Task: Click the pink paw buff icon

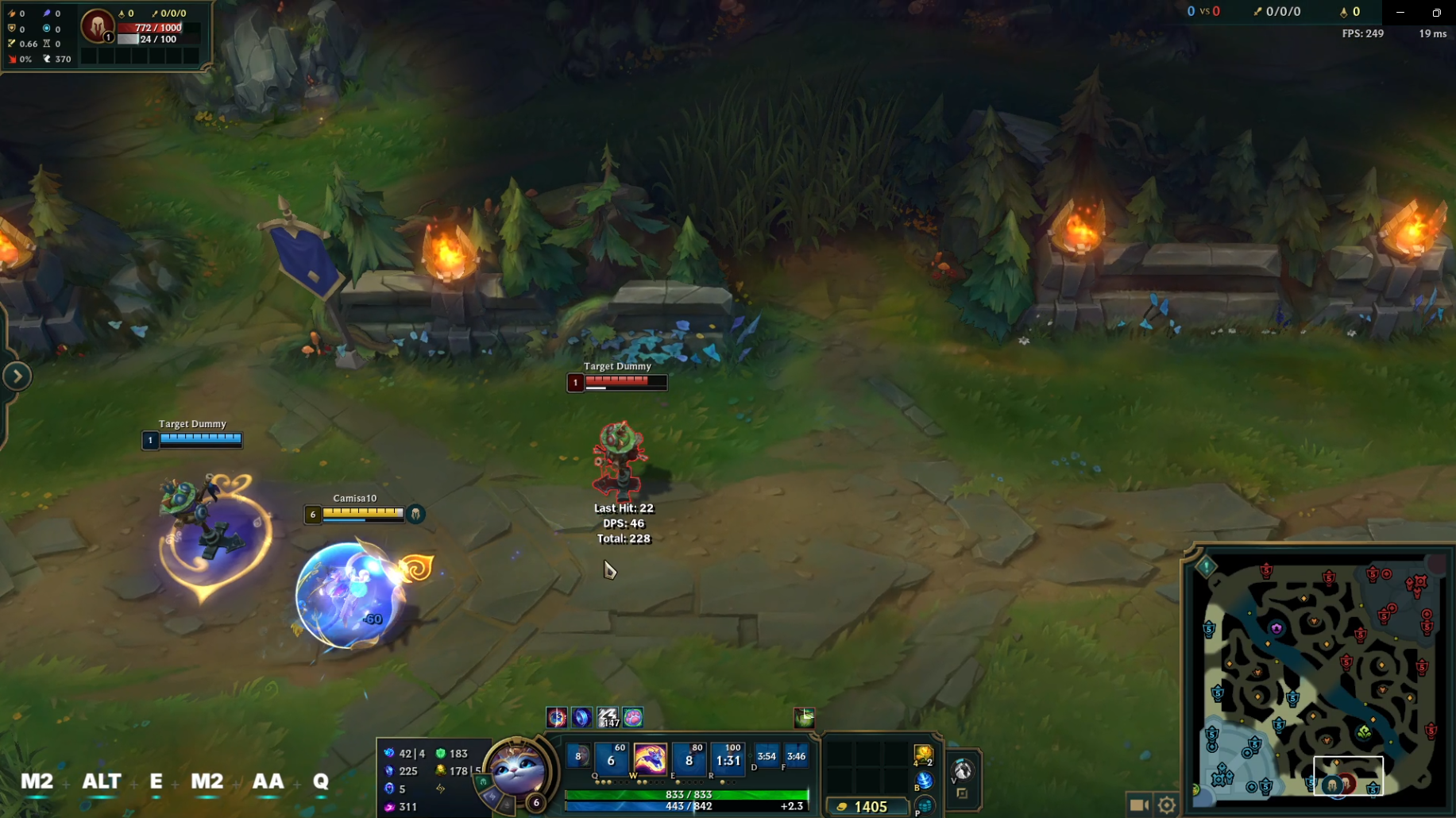Action: pyautogui.click(x=634, y=717)
